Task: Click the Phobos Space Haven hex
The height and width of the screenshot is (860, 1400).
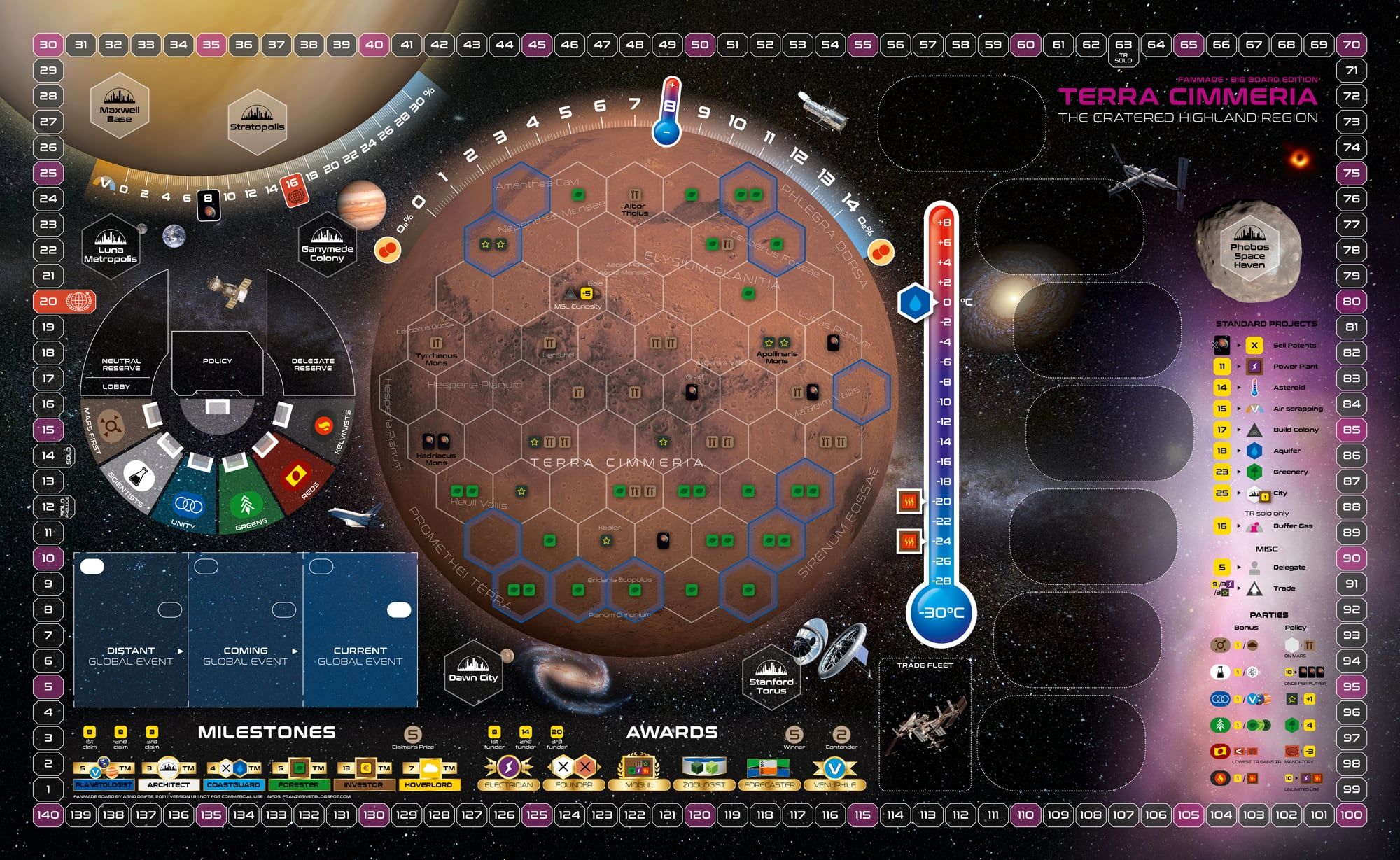Action: [x=1249, y=248]
